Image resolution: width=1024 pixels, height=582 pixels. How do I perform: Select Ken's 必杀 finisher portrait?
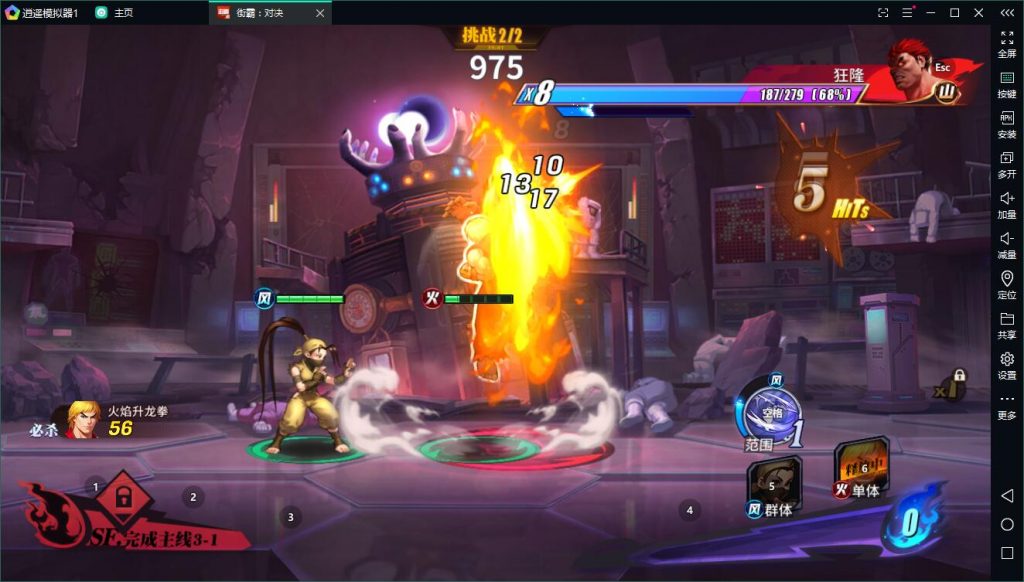coord(83,419)
